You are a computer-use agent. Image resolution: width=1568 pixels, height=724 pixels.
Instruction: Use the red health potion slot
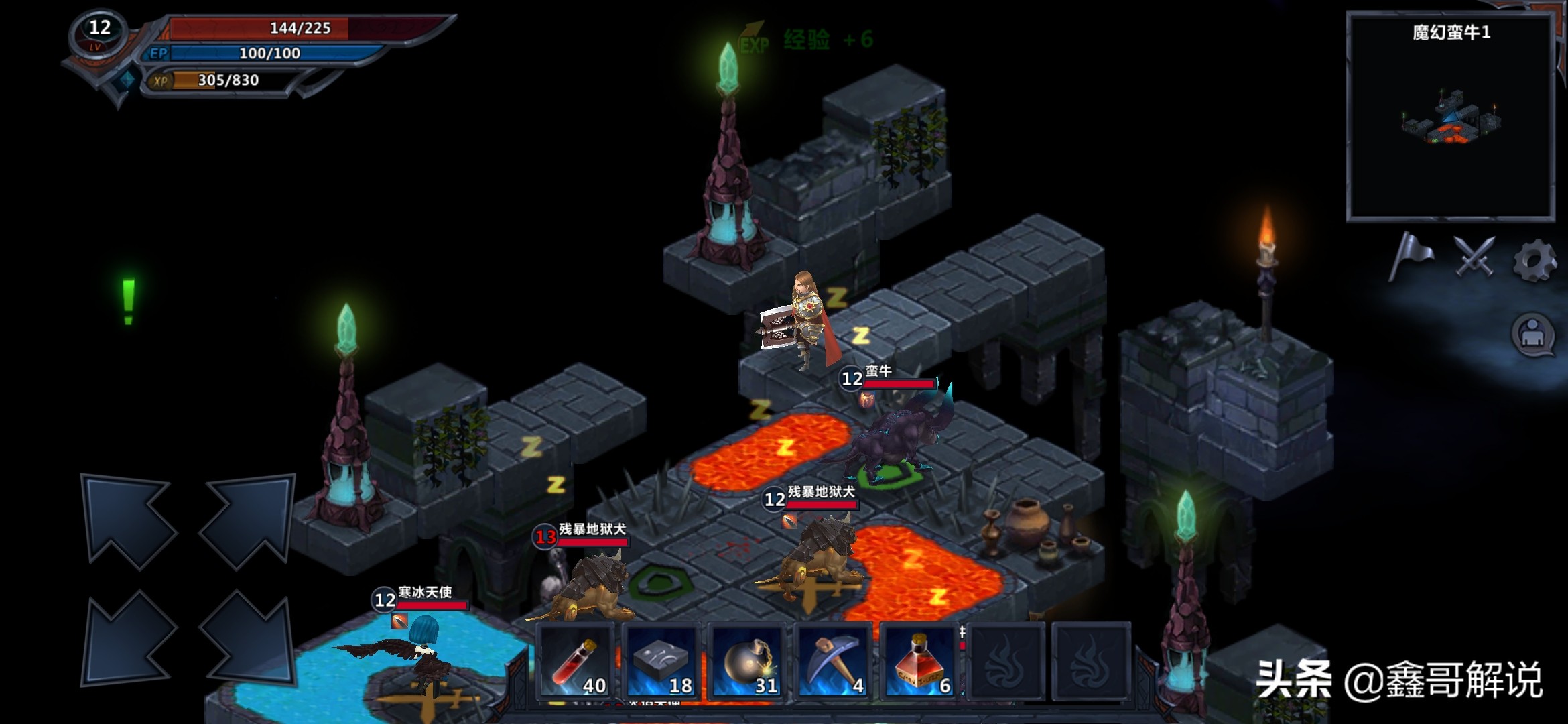coord(576,662)
